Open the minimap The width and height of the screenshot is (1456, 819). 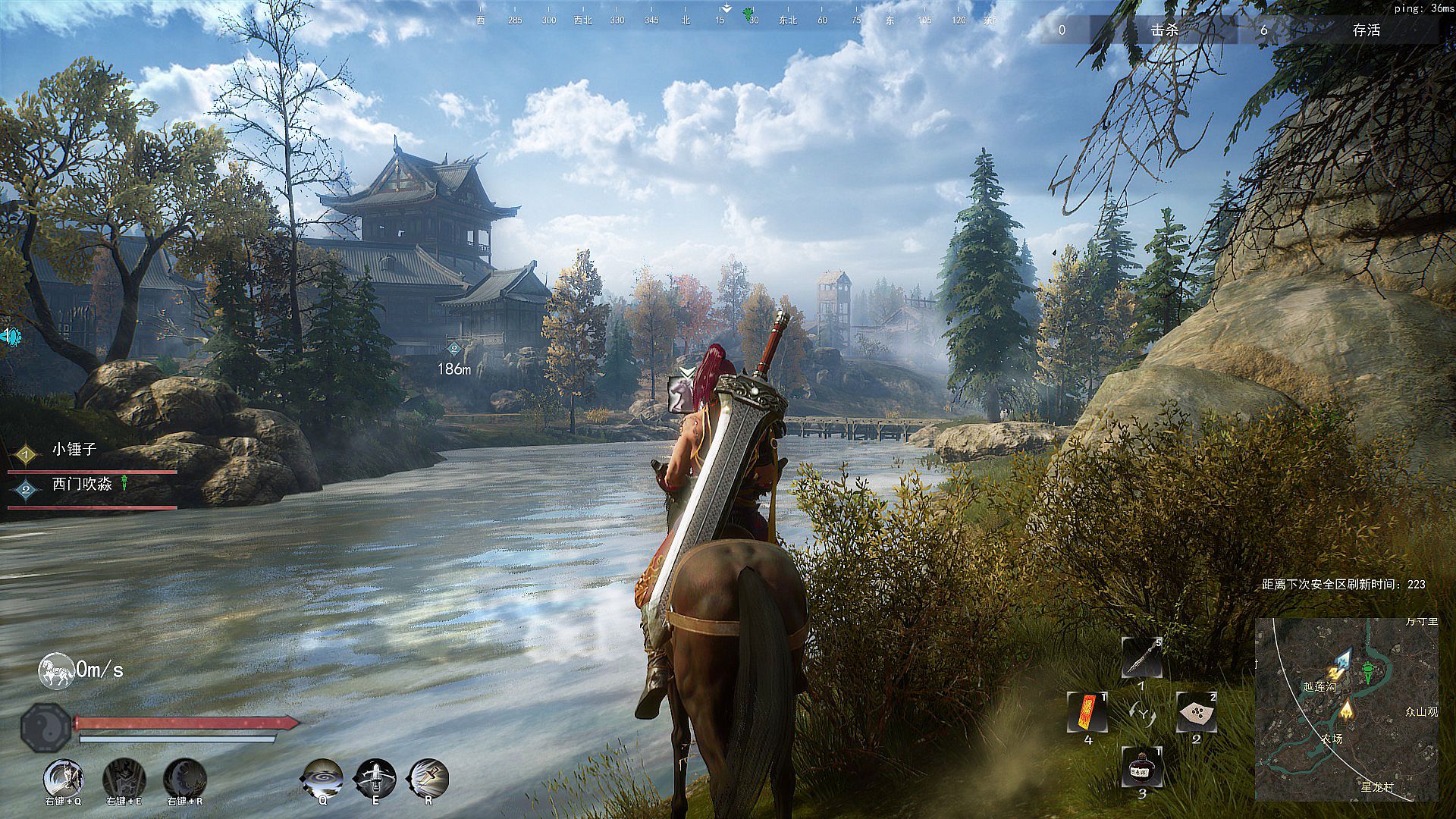click(1347, 709)
